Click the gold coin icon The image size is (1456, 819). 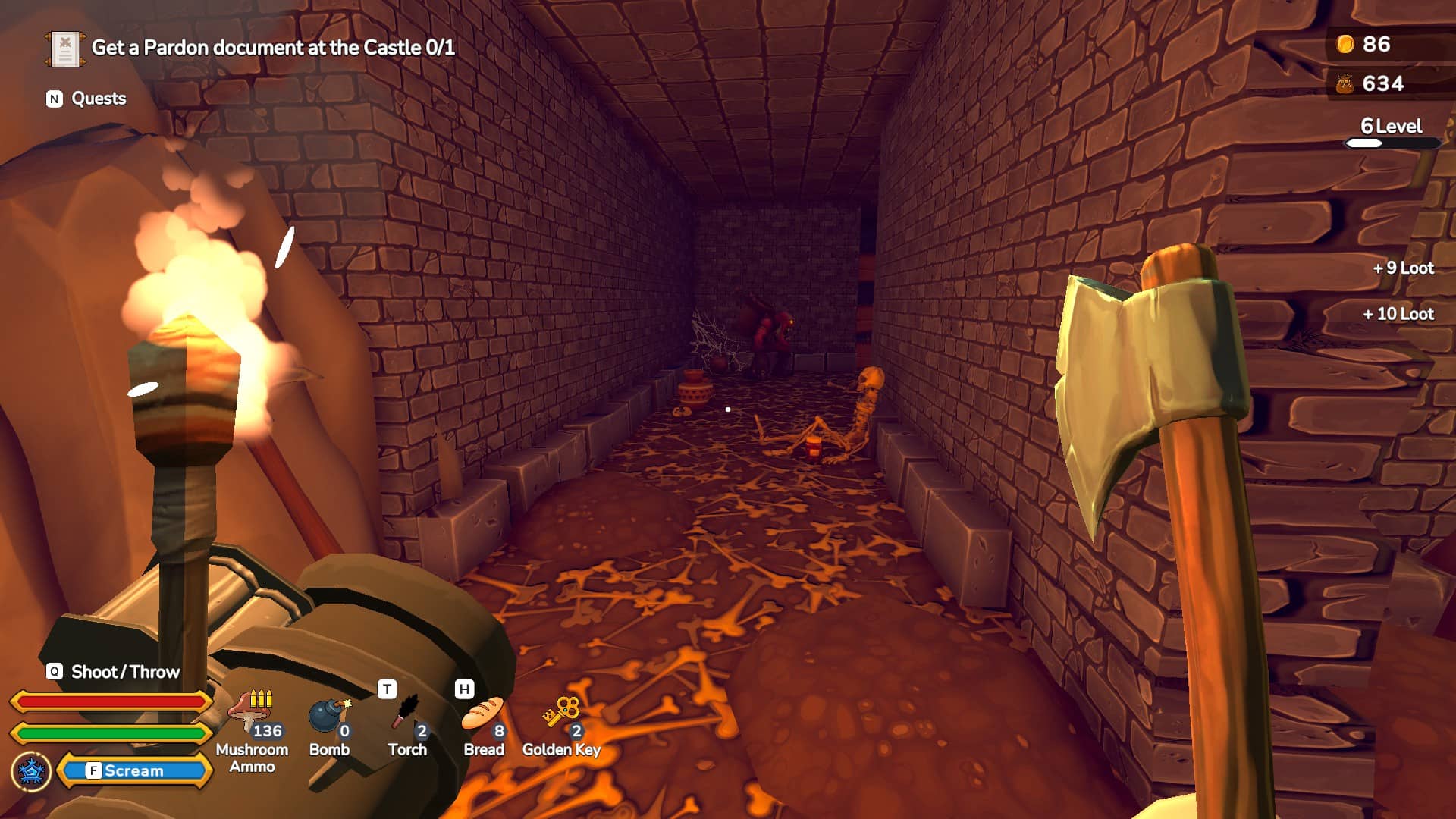(1345, 44)
